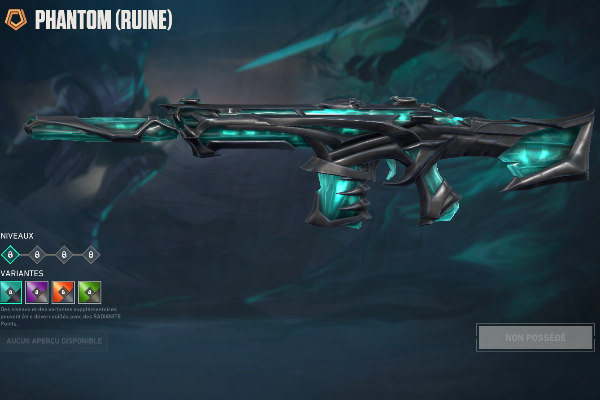Click the AUCUN APERÇU DISPONIBLE button
Screen dimensions: 600x400
[x=54, y=341]
